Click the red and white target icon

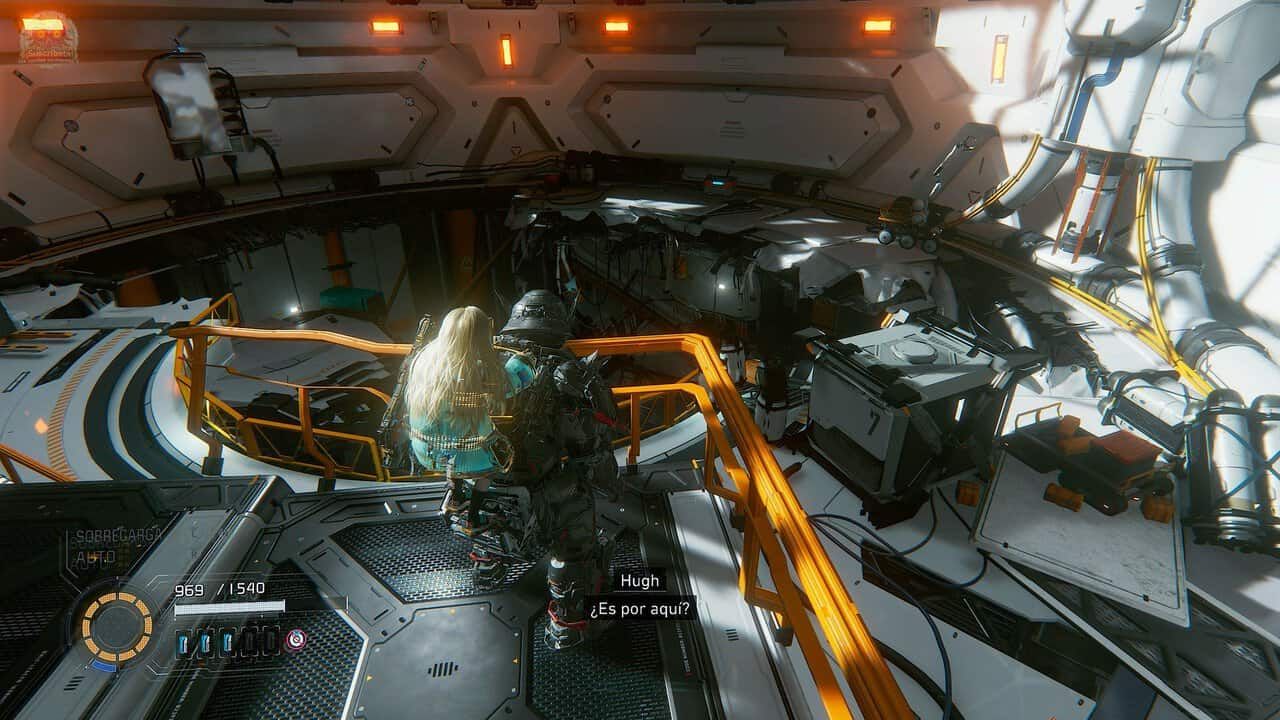coord(295,639)
